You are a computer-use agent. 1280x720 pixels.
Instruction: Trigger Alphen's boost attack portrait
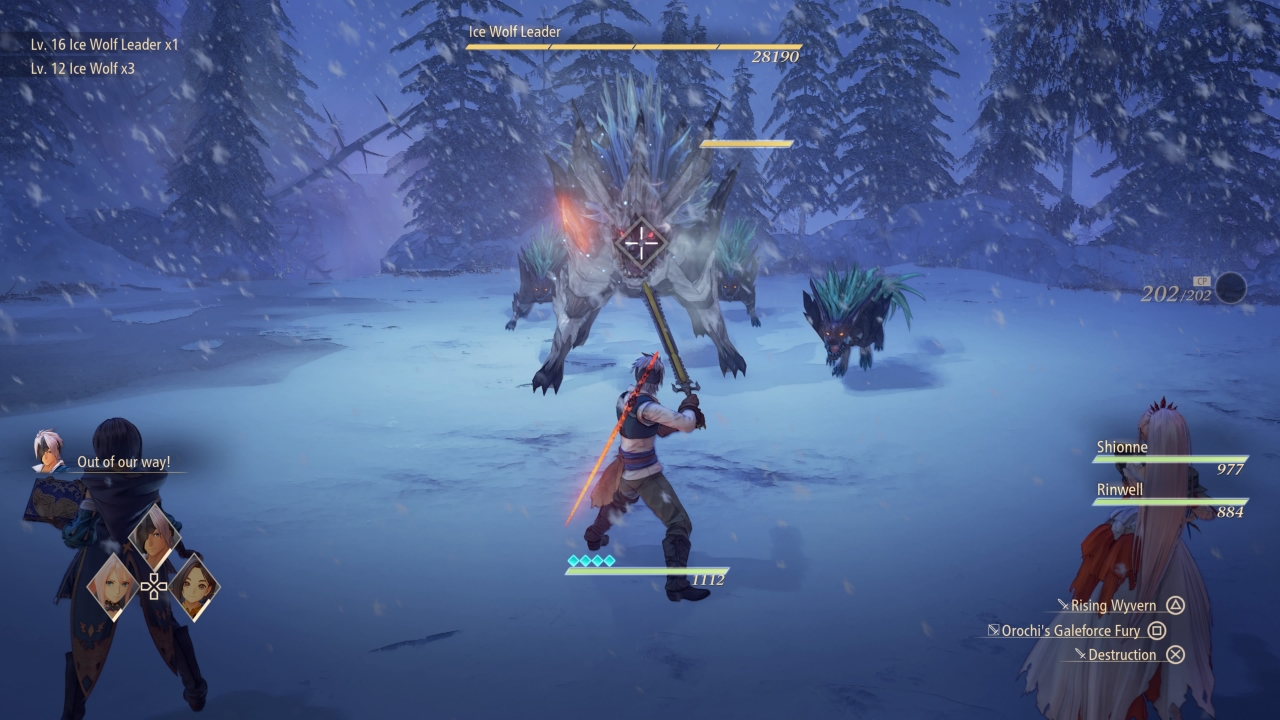tap(154, 538)
